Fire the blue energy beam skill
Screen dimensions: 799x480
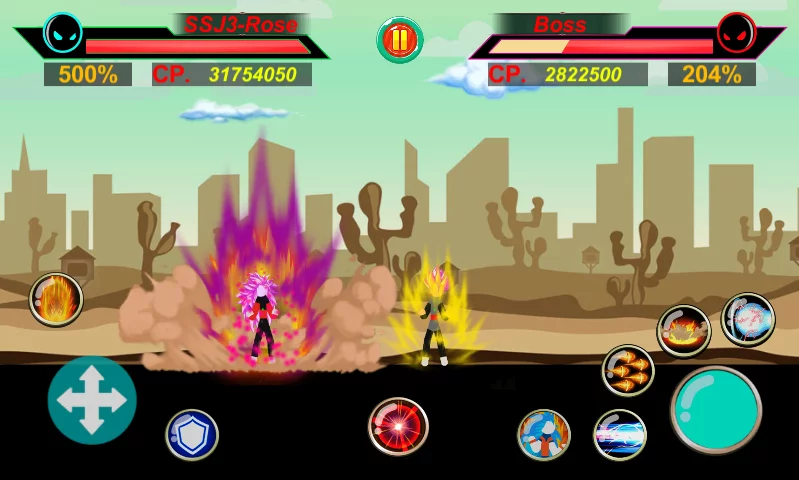620,435
